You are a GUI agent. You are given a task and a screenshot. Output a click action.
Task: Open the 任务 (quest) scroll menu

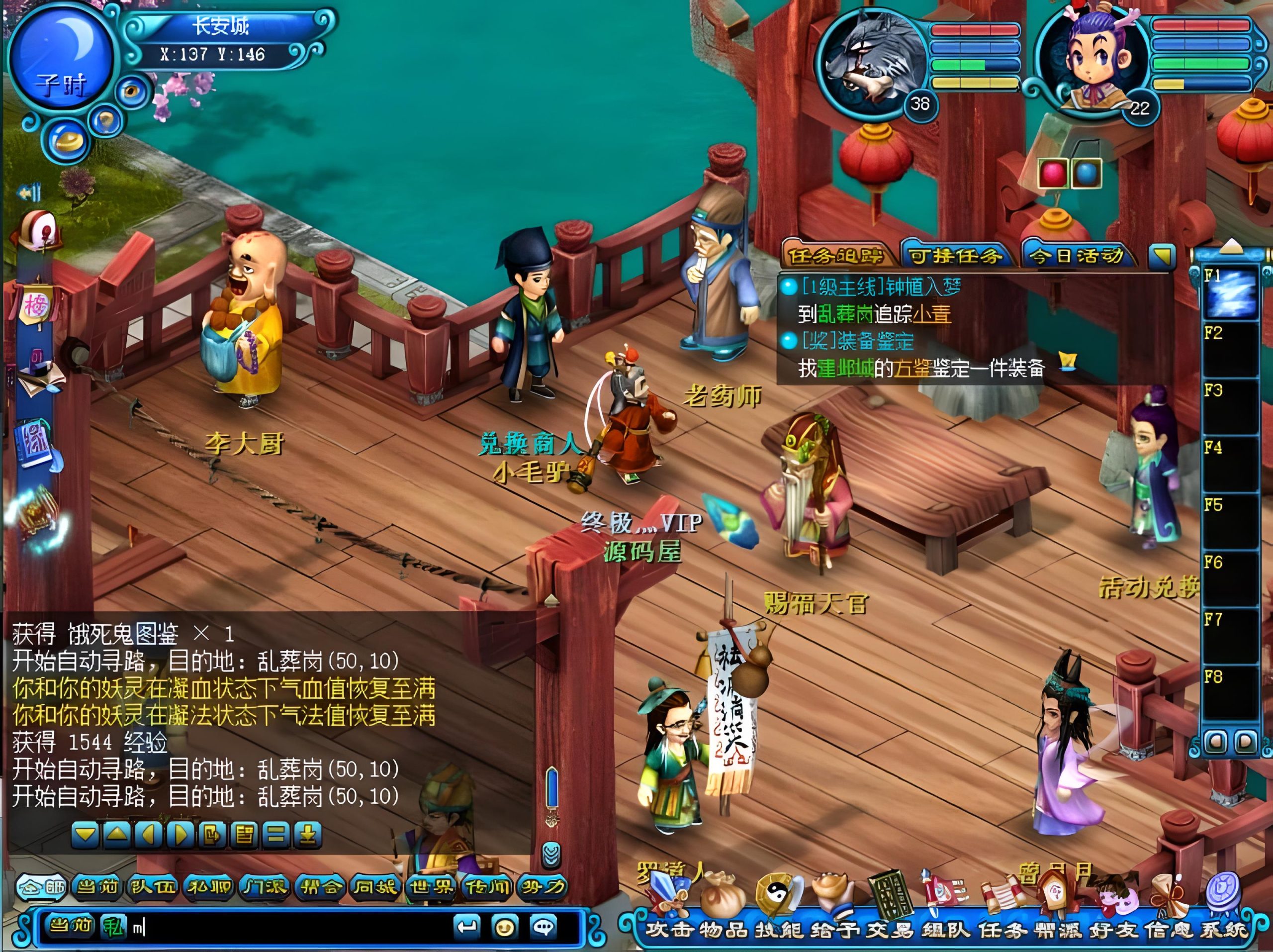pos(1002,922)
